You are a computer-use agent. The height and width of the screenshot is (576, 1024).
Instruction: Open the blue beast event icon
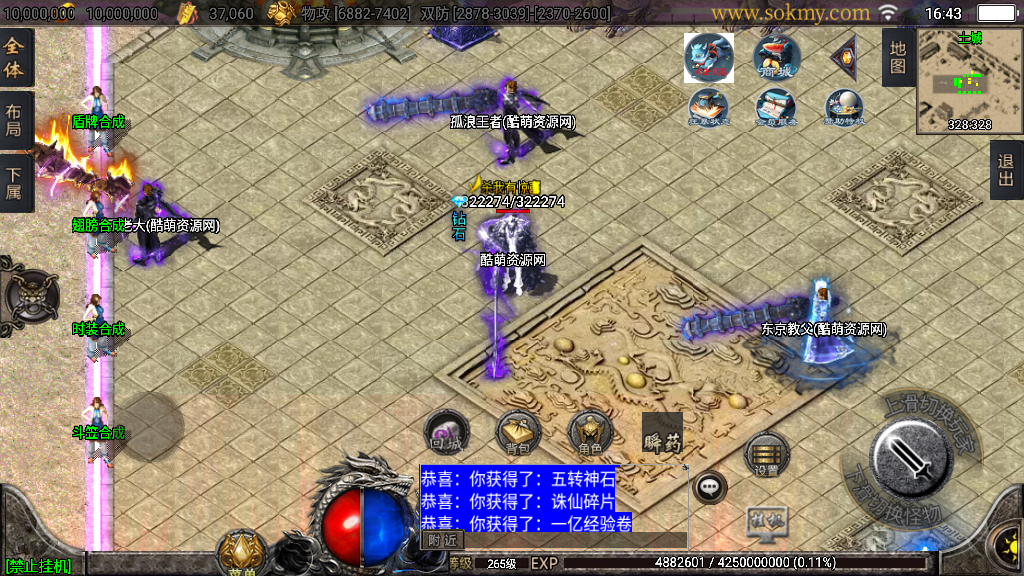tap(708, 57)
